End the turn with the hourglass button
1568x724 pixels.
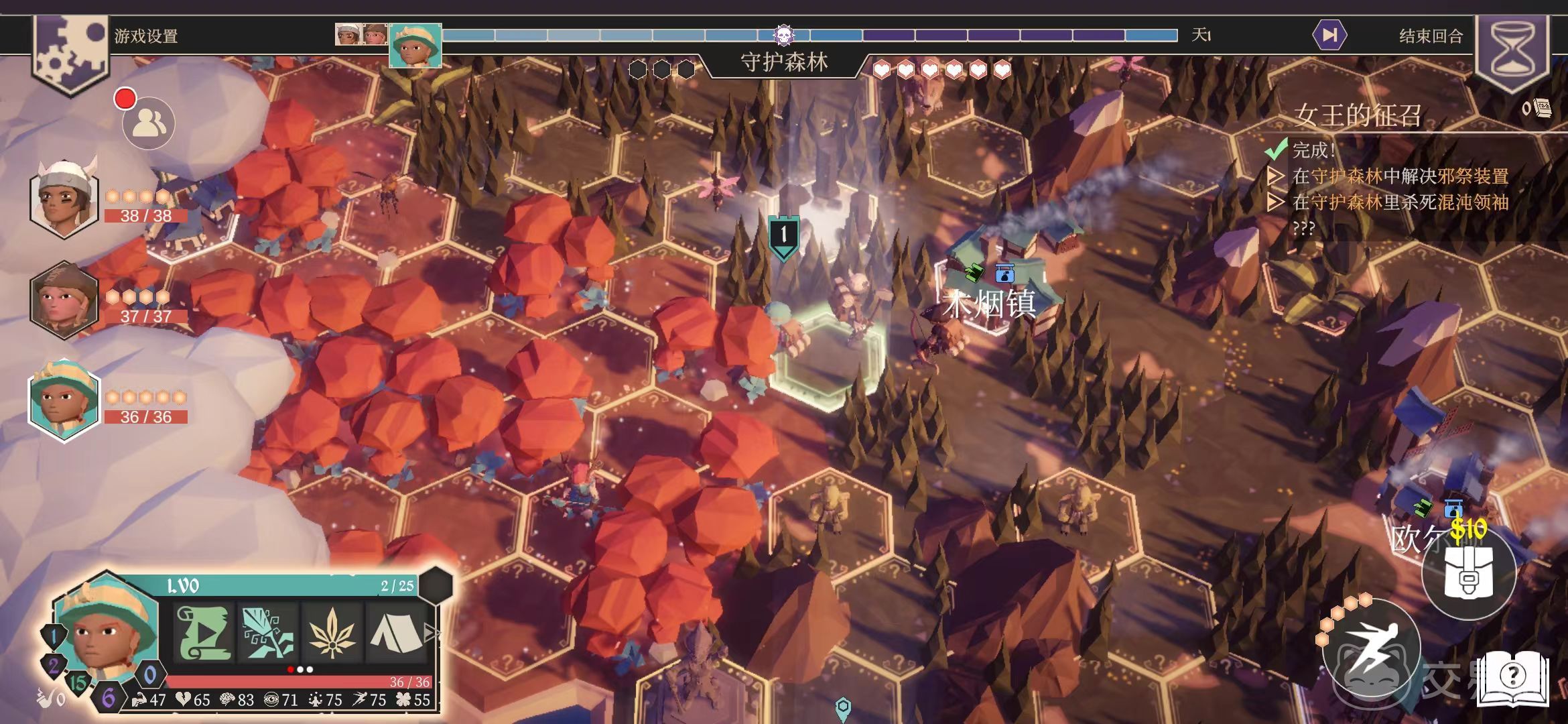coord(1512,50)
